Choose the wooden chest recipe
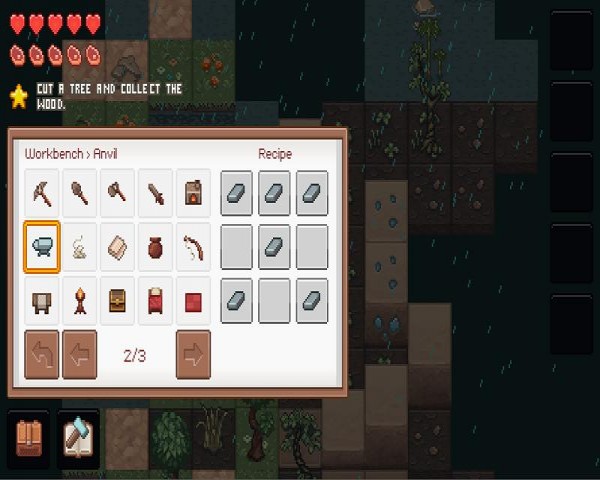 tap(118, 301)
